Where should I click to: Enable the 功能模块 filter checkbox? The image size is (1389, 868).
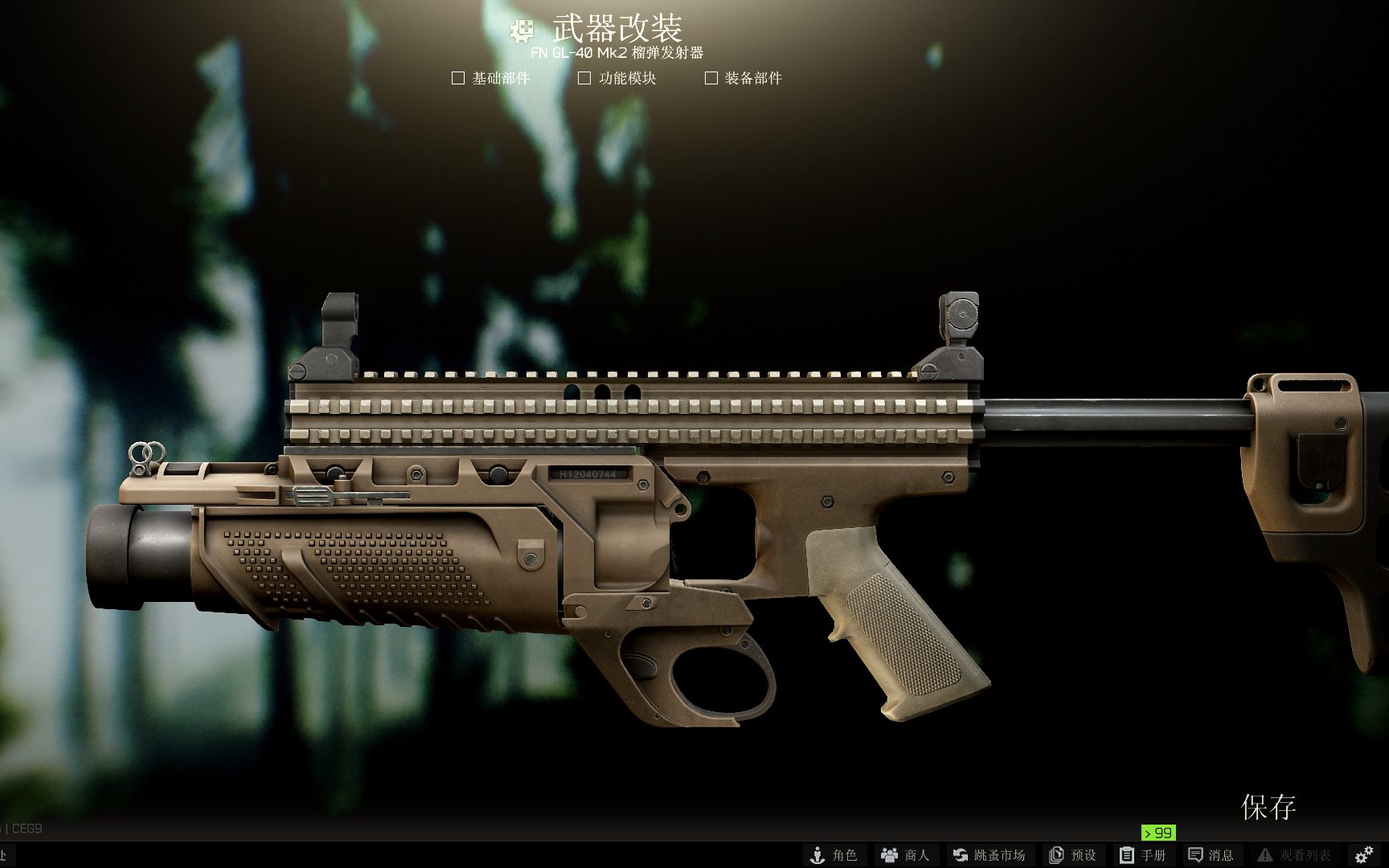584,78
